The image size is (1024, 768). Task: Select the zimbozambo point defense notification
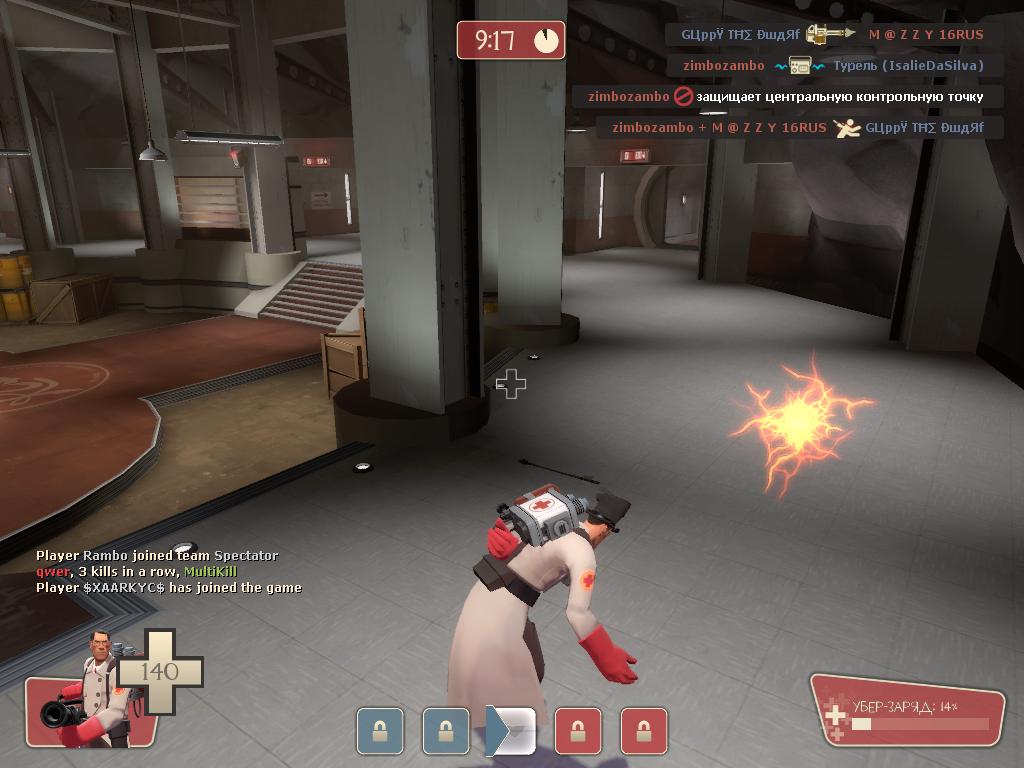786,97
